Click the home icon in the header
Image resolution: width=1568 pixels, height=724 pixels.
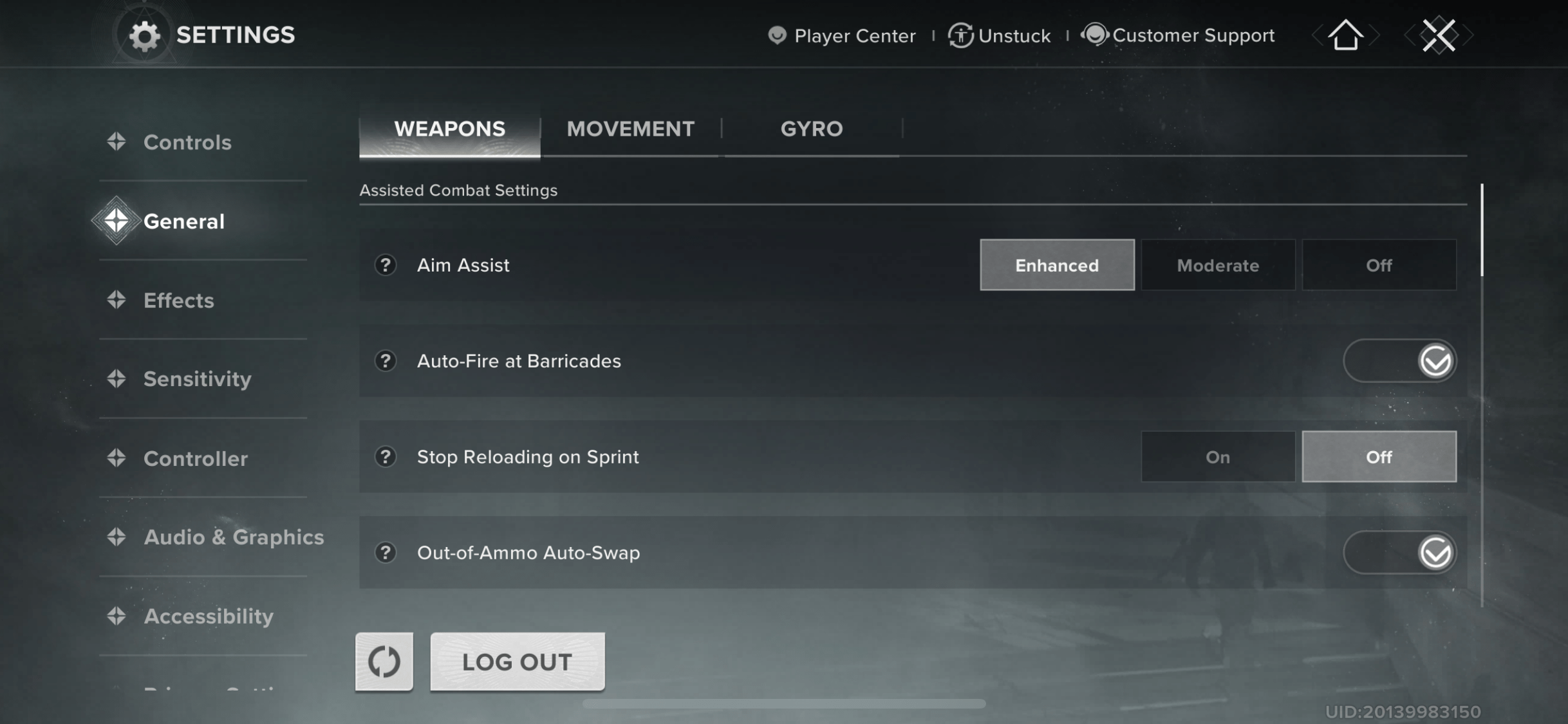[x=1344, y=35]
